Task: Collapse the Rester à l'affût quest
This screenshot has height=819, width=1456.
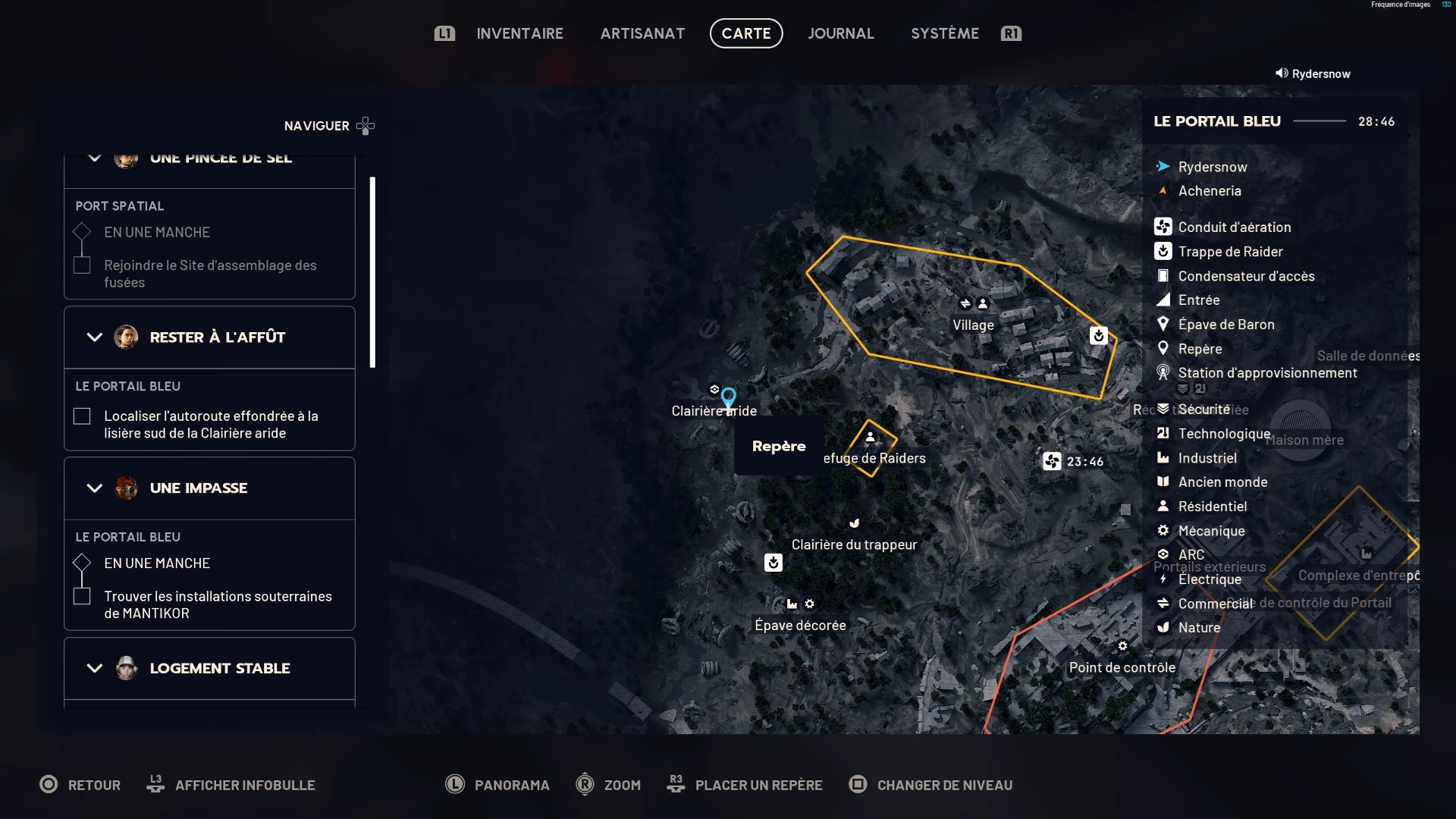Action: (x=95, y=337)
